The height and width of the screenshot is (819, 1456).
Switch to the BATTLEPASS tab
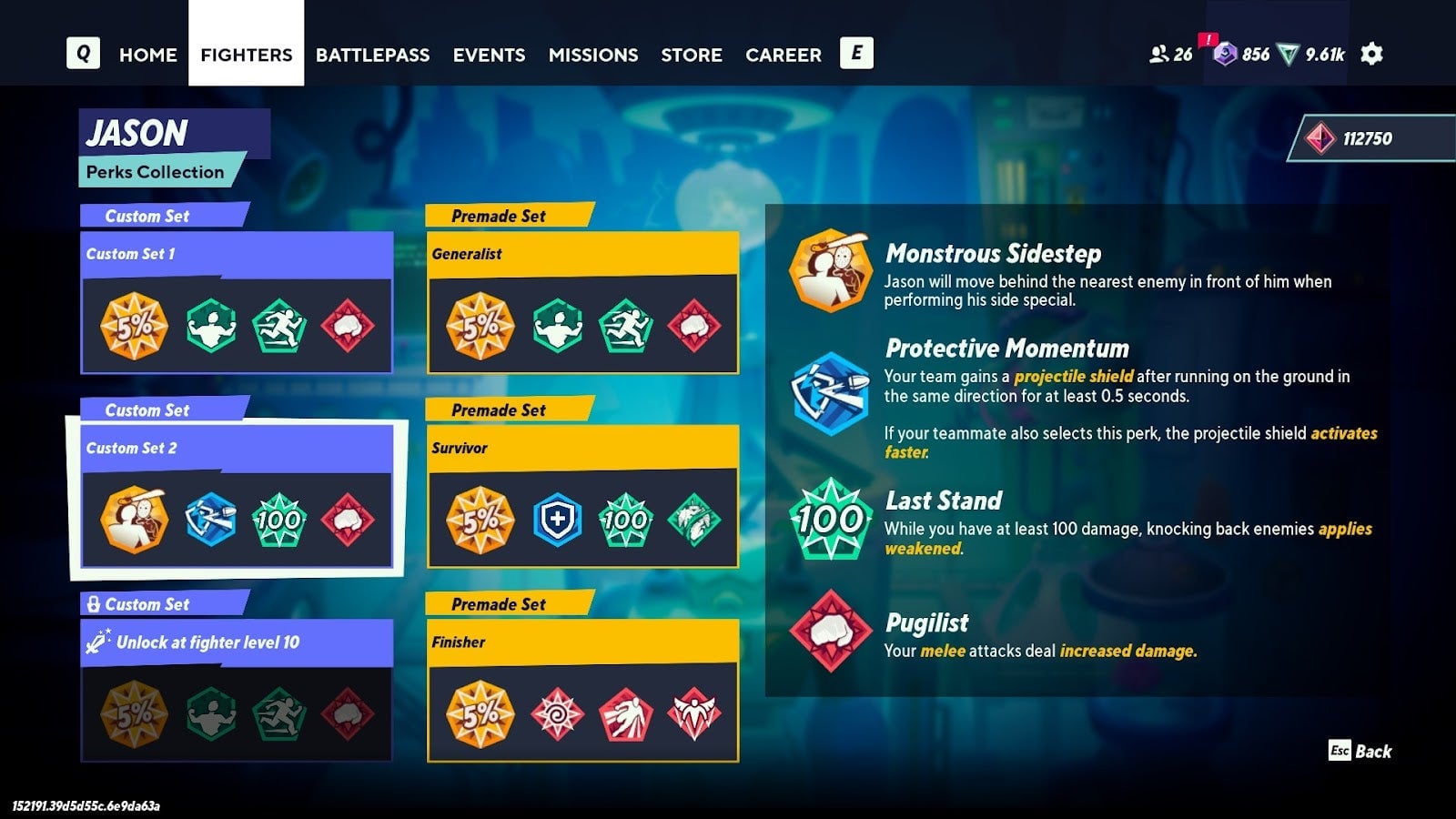coord(372,55)
